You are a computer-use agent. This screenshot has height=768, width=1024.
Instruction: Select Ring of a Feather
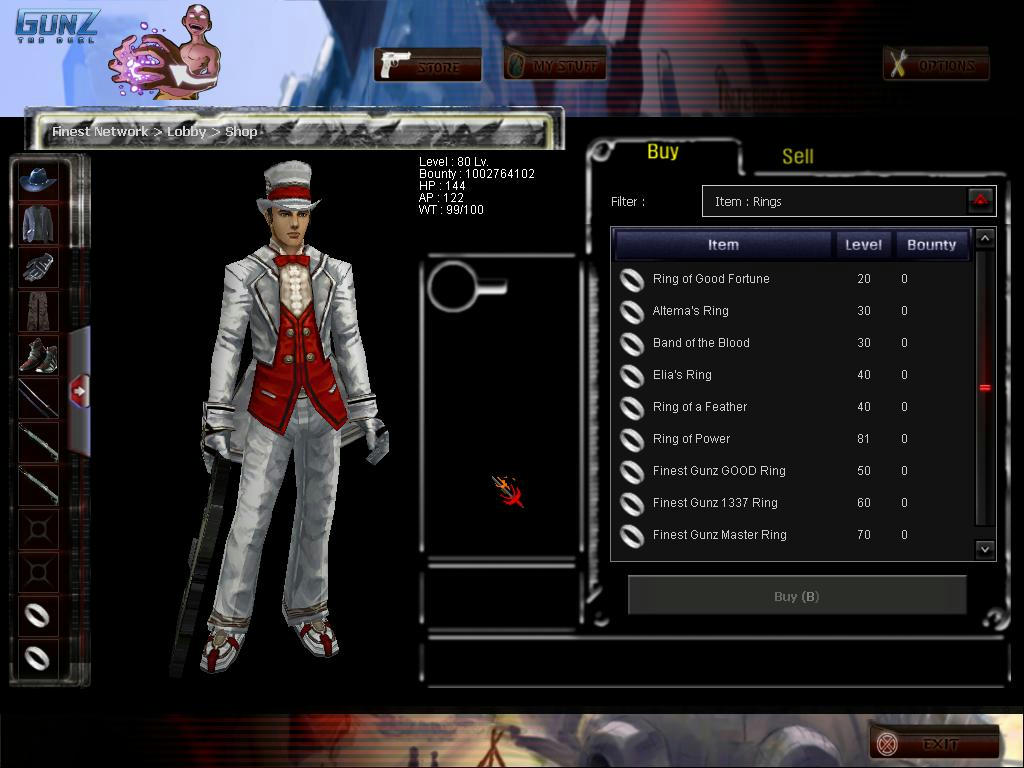(x=700, y=407)
